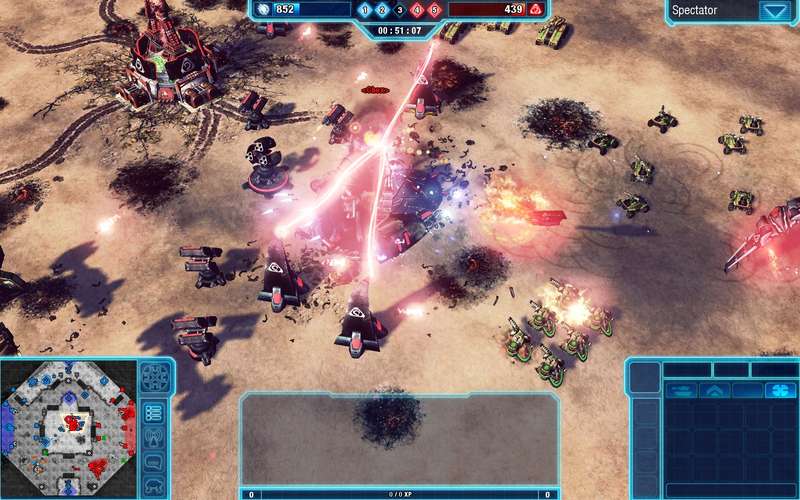800x500 pixels.
Task: Select blue player 2 diamond
Action: tap(382, 10)
